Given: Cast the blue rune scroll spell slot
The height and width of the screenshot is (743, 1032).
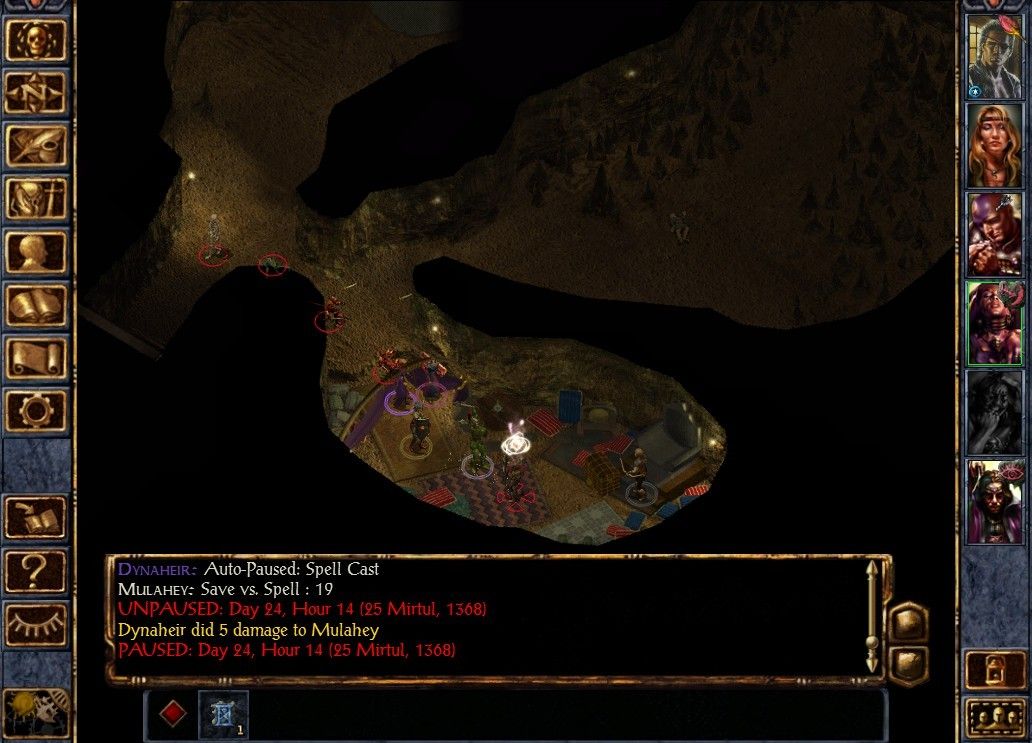Looking at the screenshot, I should click(x=222, y=714).
